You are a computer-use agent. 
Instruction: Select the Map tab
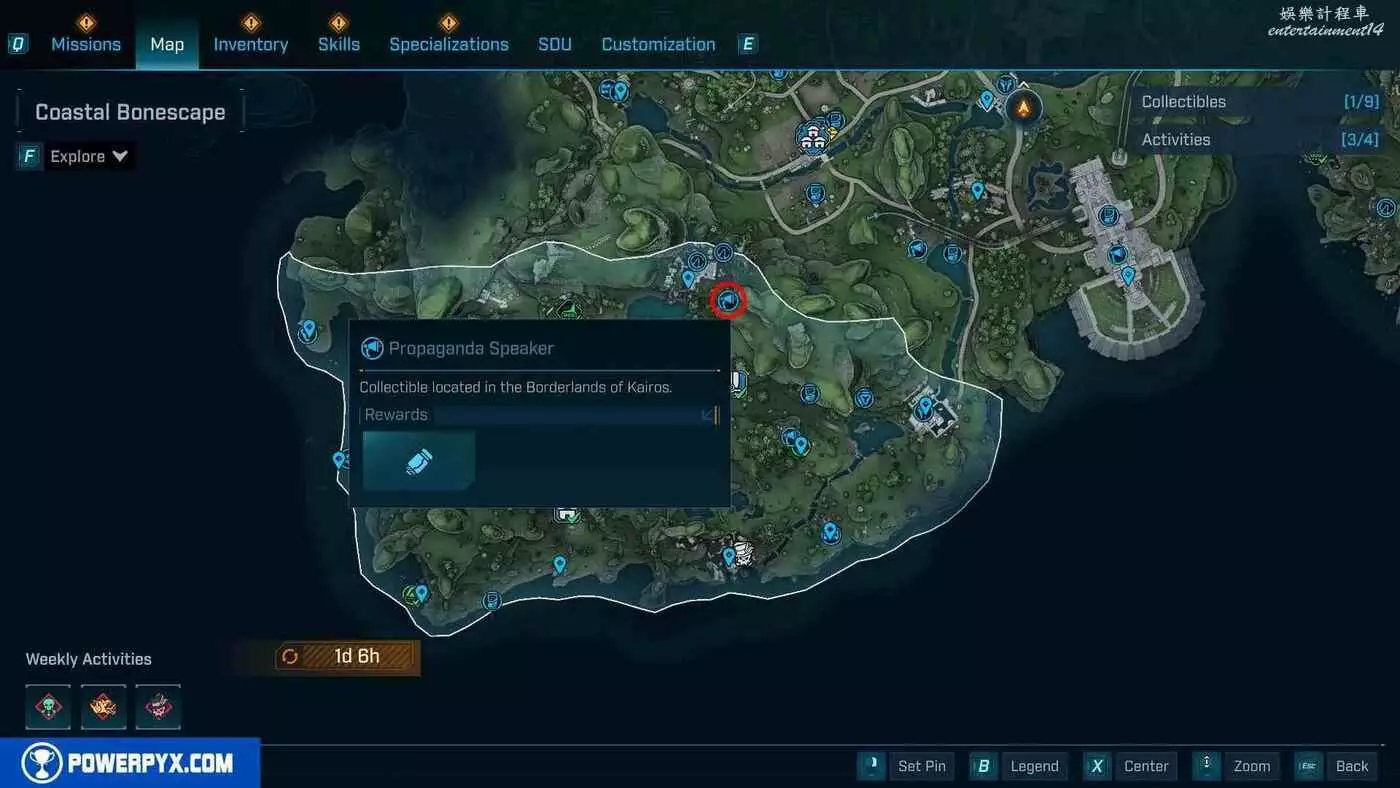[167, 44]
